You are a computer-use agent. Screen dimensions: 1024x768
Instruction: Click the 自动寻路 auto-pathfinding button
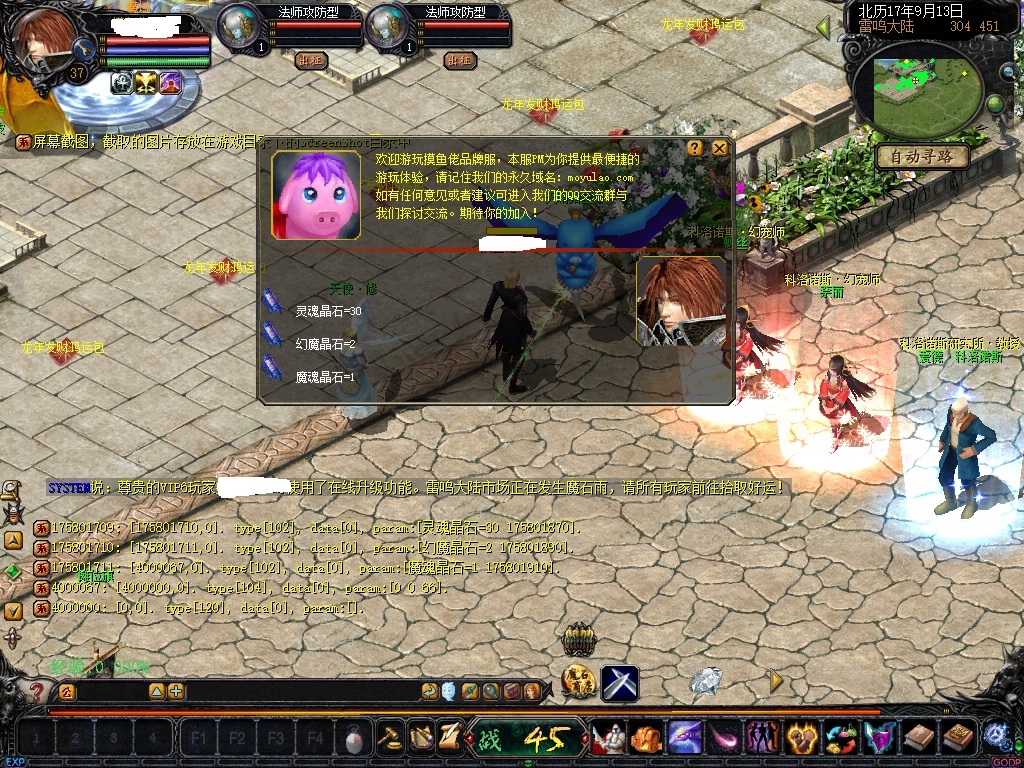point(923,157)
